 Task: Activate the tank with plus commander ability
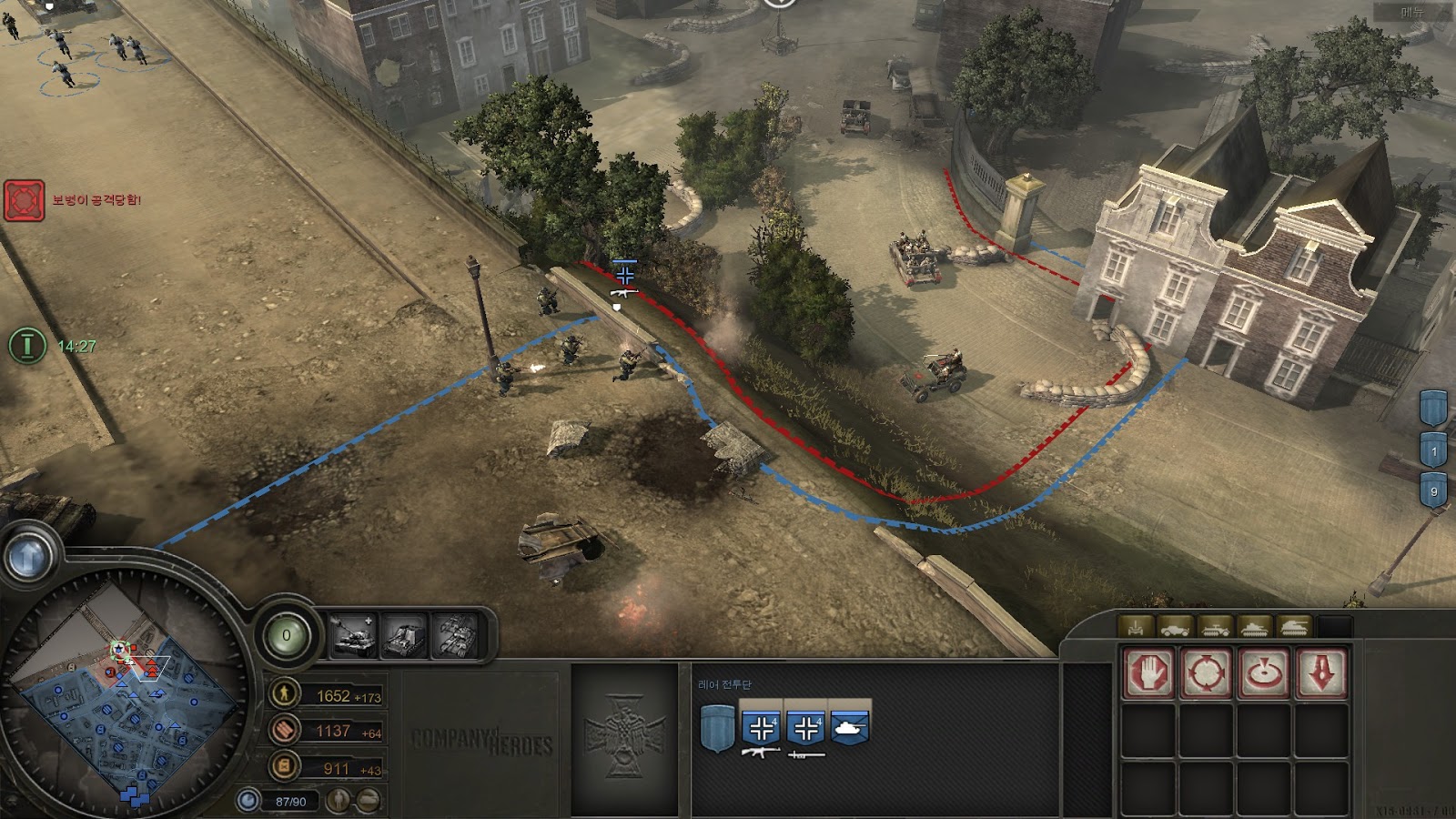pos(353,635)
